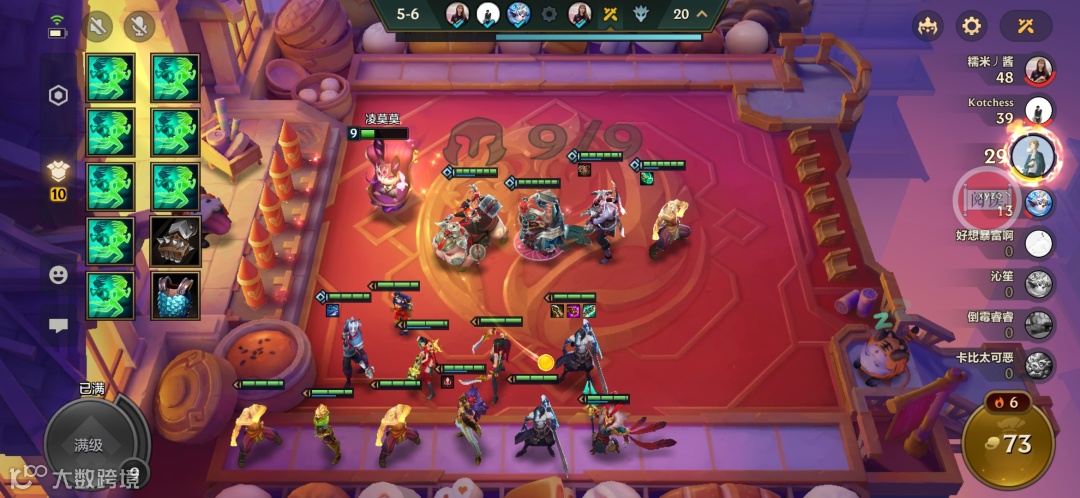The height and width of the screenshot is (498, 1080).
Task: Open the shop via the 73 gold button
Action: tap(1008, 442)
